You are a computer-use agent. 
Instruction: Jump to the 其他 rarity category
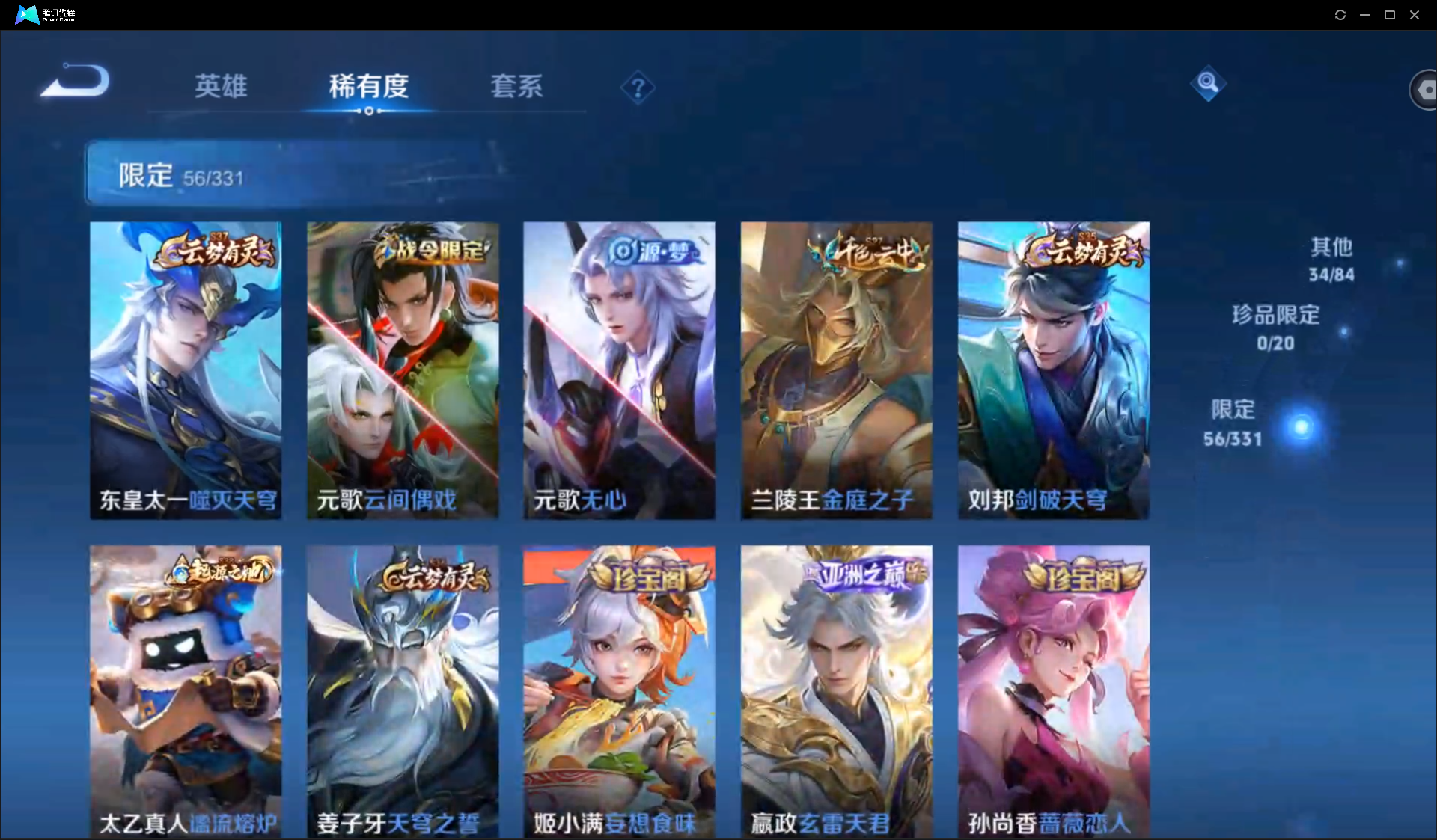(1331, 259)
